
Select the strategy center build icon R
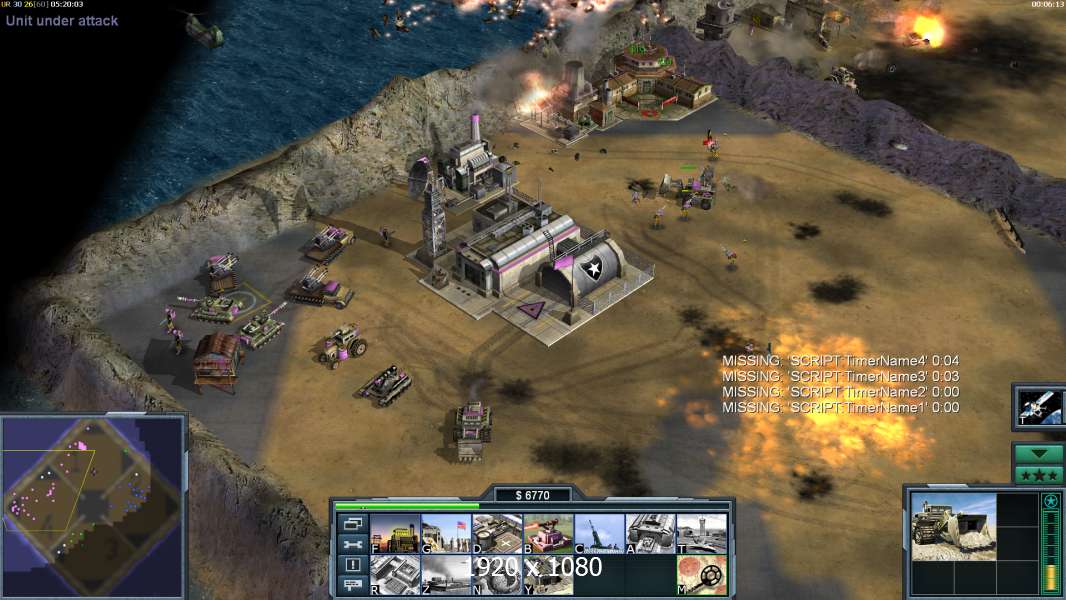coord(395,575)
